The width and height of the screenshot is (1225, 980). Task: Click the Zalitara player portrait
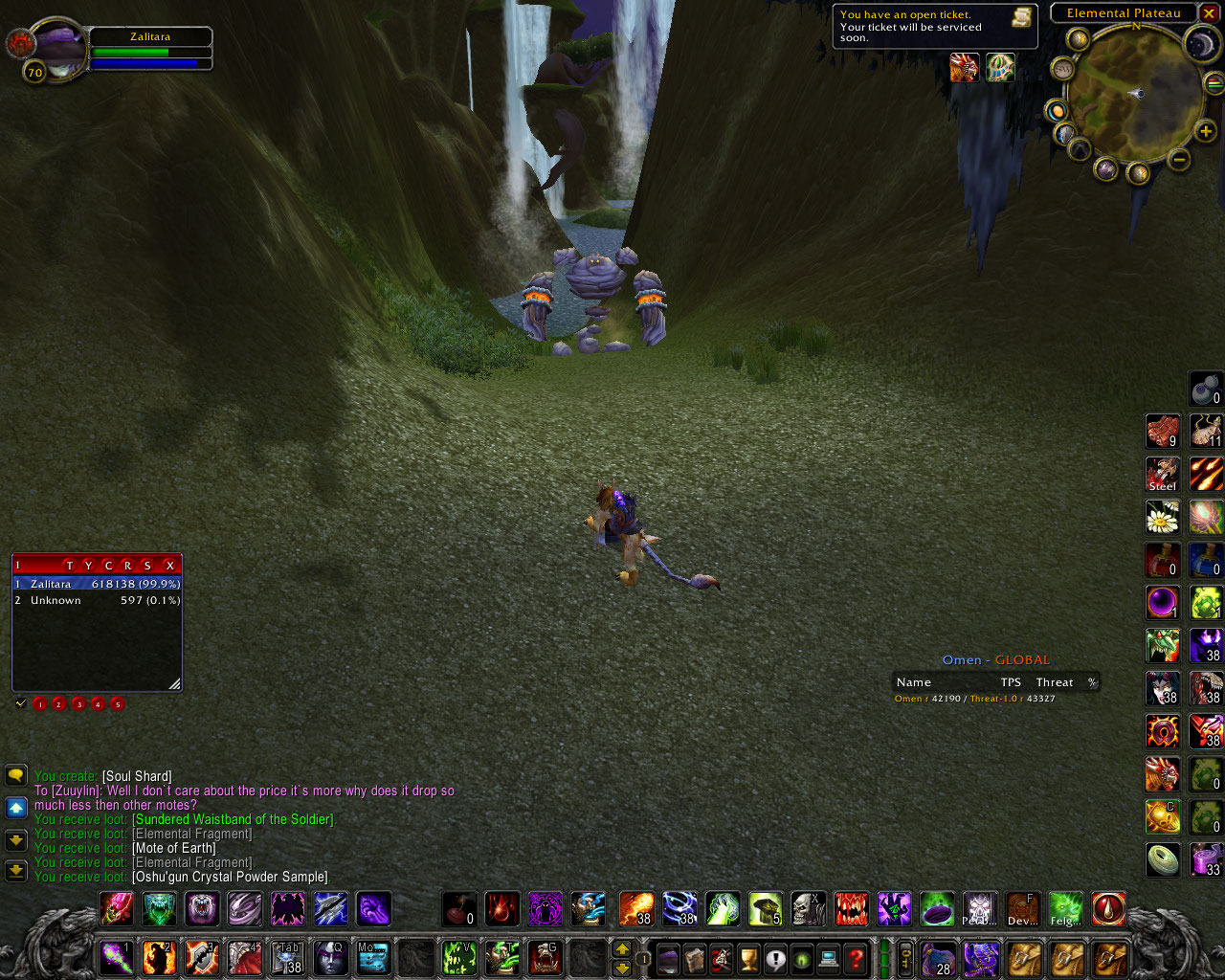point(57,48)
